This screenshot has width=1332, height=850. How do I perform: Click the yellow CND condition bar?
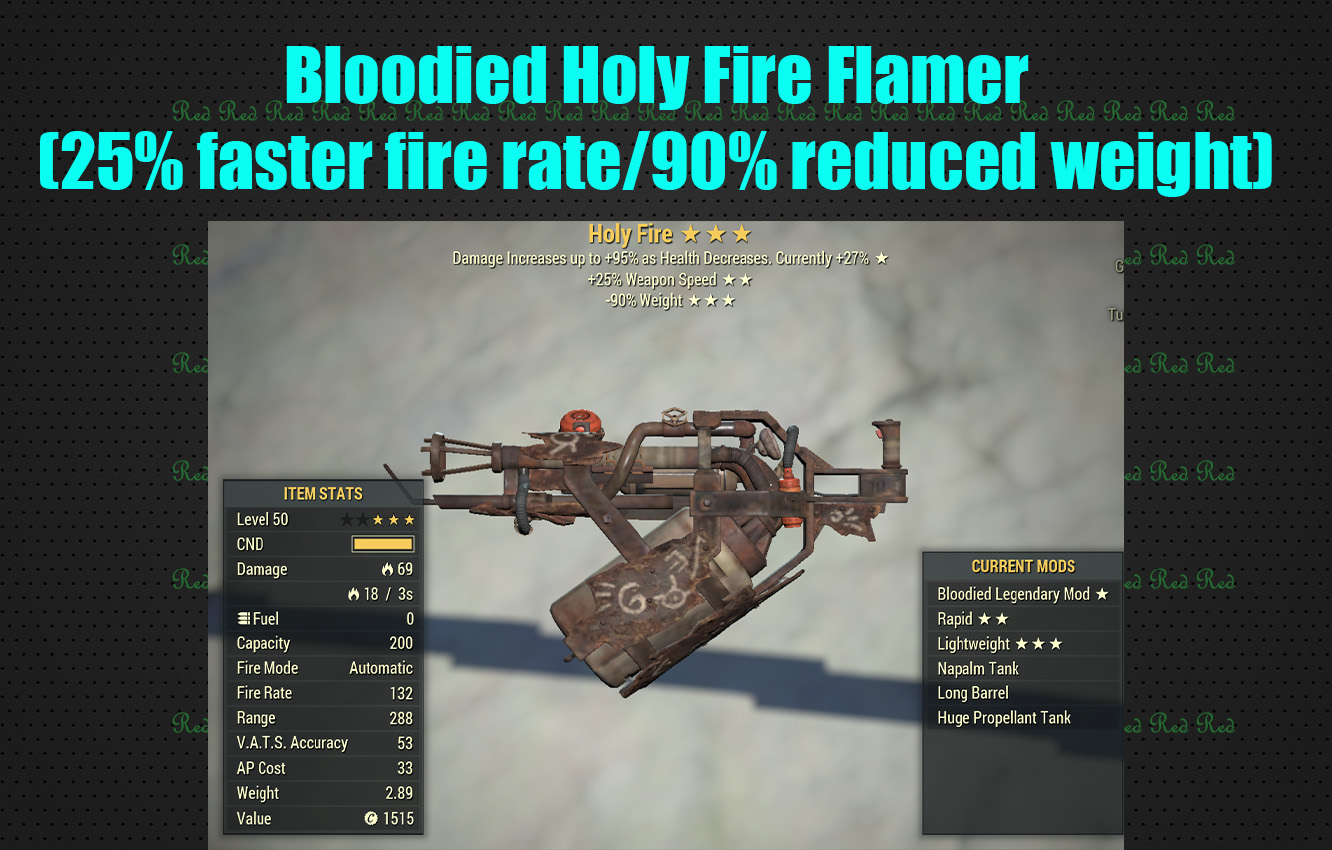[x=385, y=543]
